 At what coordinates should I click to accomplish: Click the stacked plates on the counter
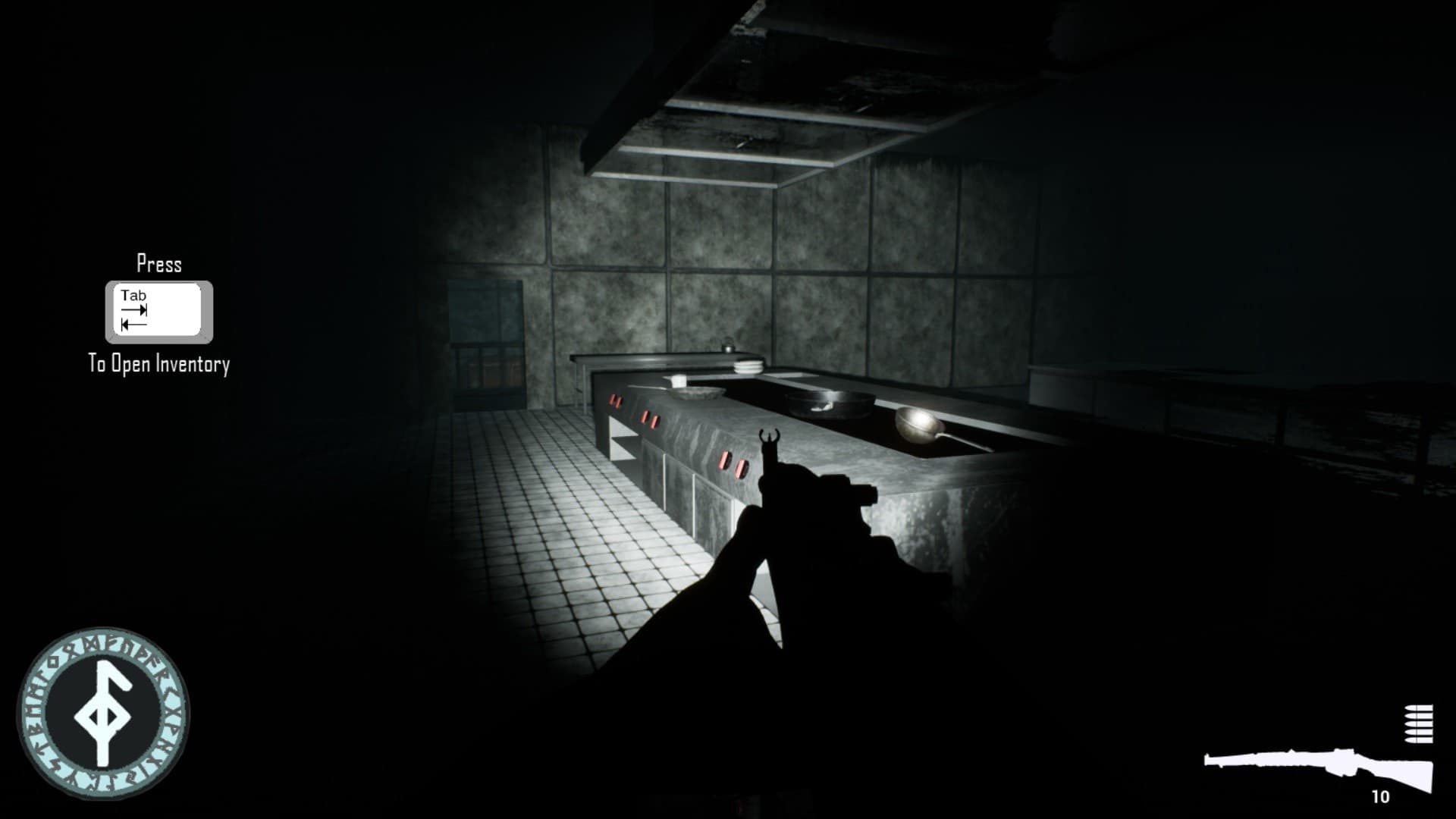point(748,367)
